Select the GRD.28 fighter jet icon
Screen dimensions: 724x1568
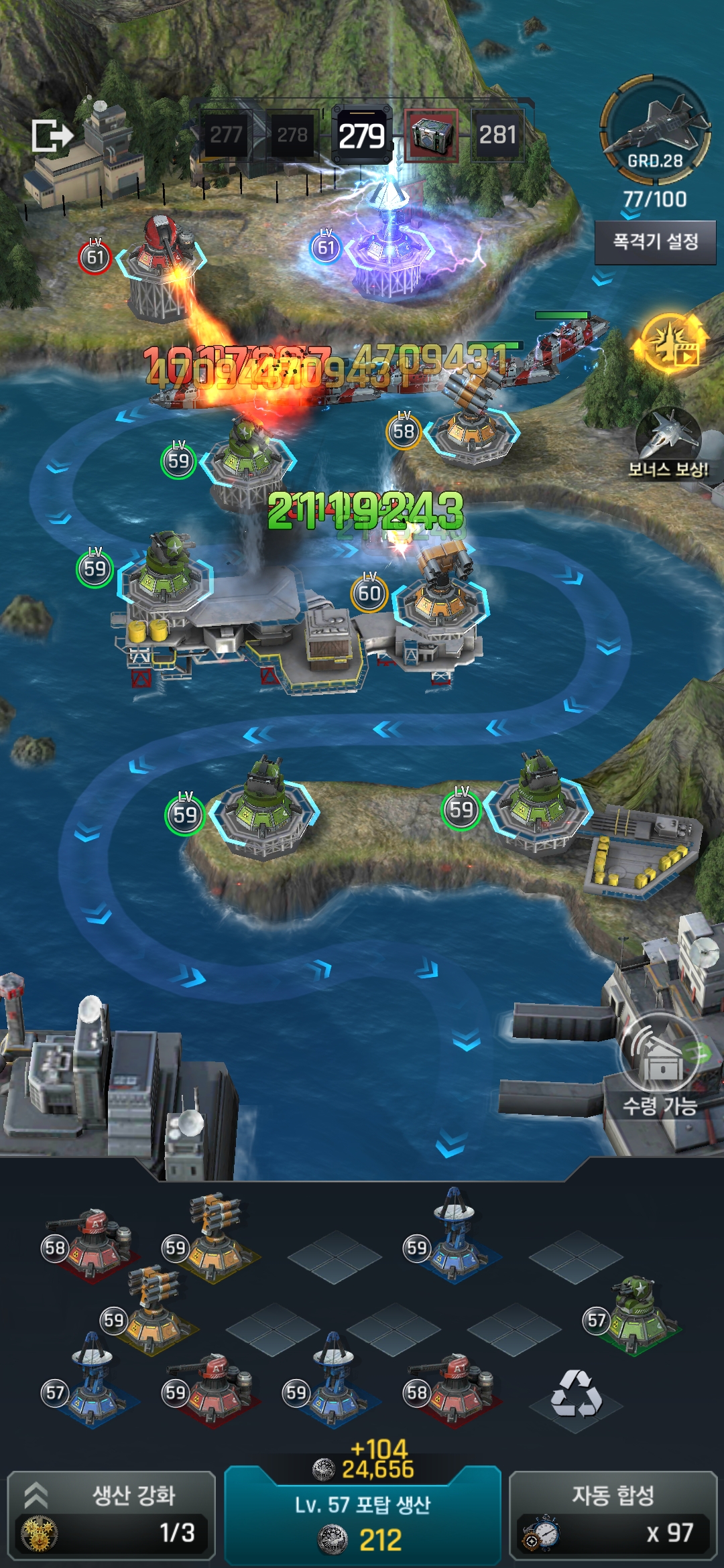tap(655, 129)
